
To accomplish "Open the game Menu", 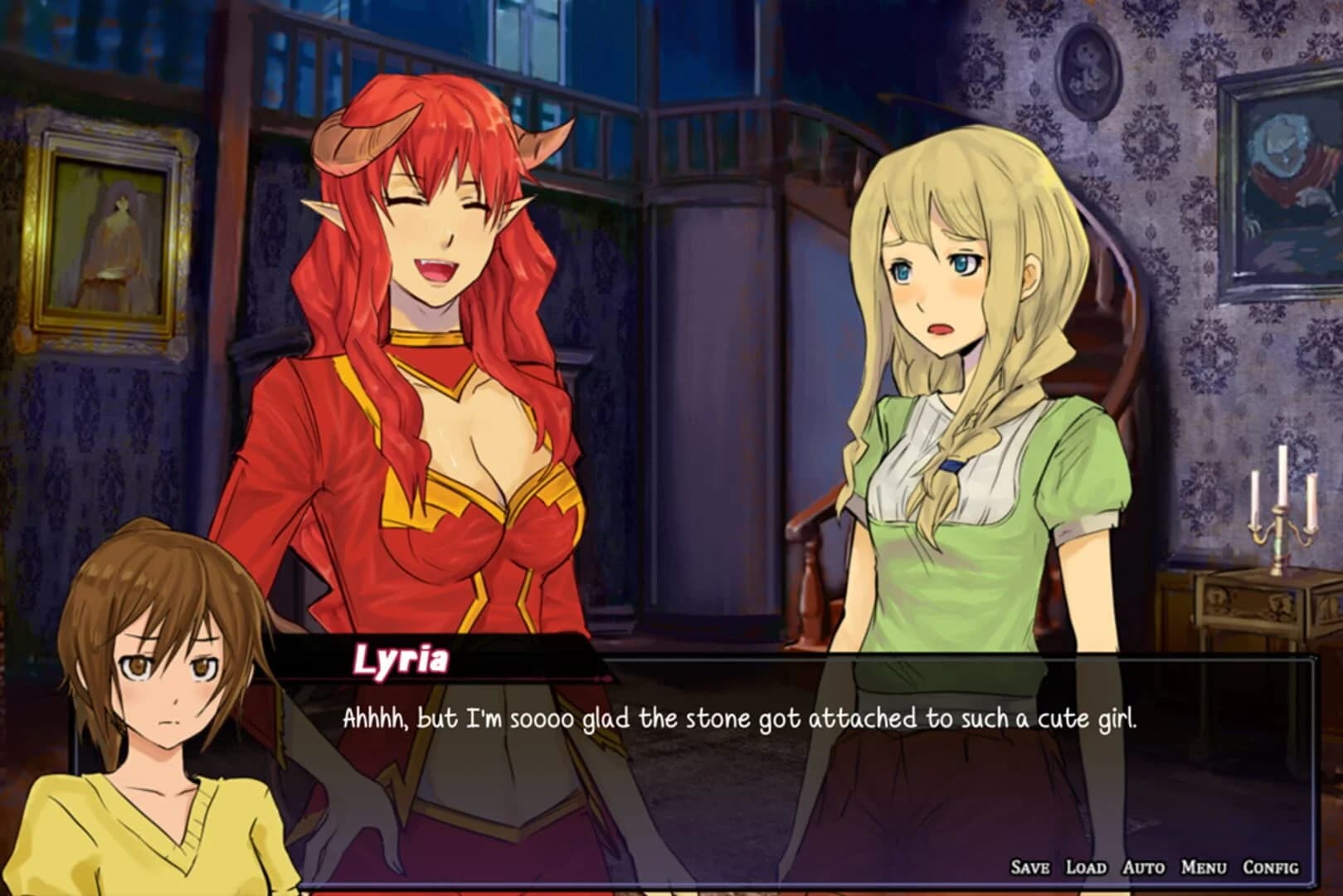I will click(x=1205, y=869).
